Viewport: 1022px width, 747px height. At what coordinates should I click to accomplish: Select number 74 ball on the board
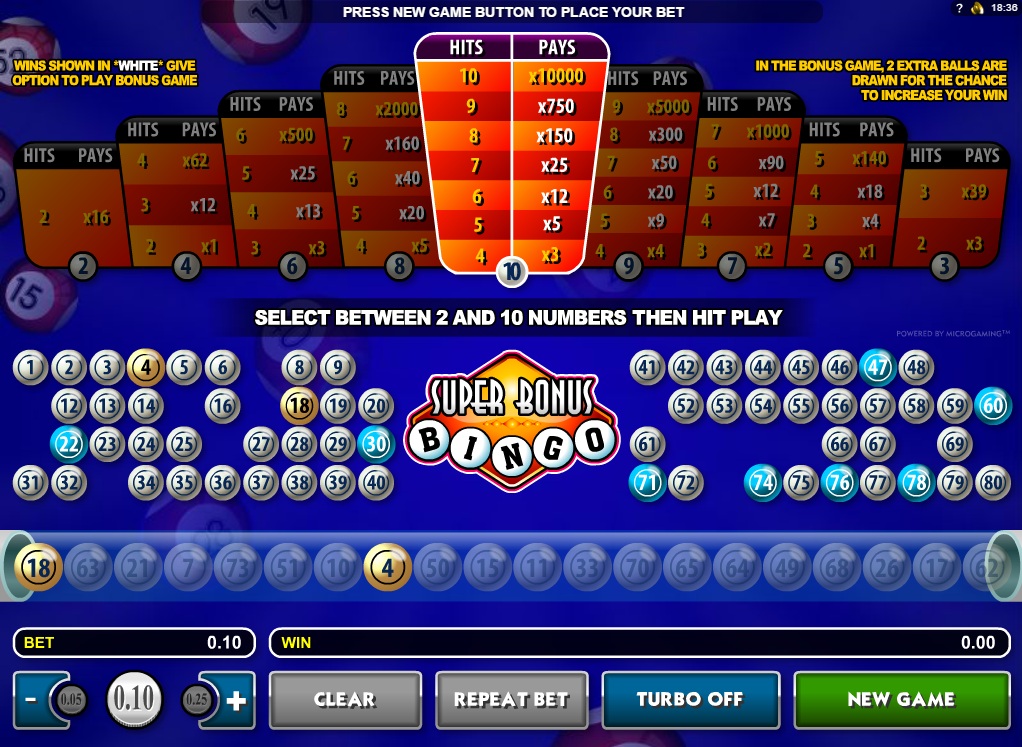click(762, 483)
